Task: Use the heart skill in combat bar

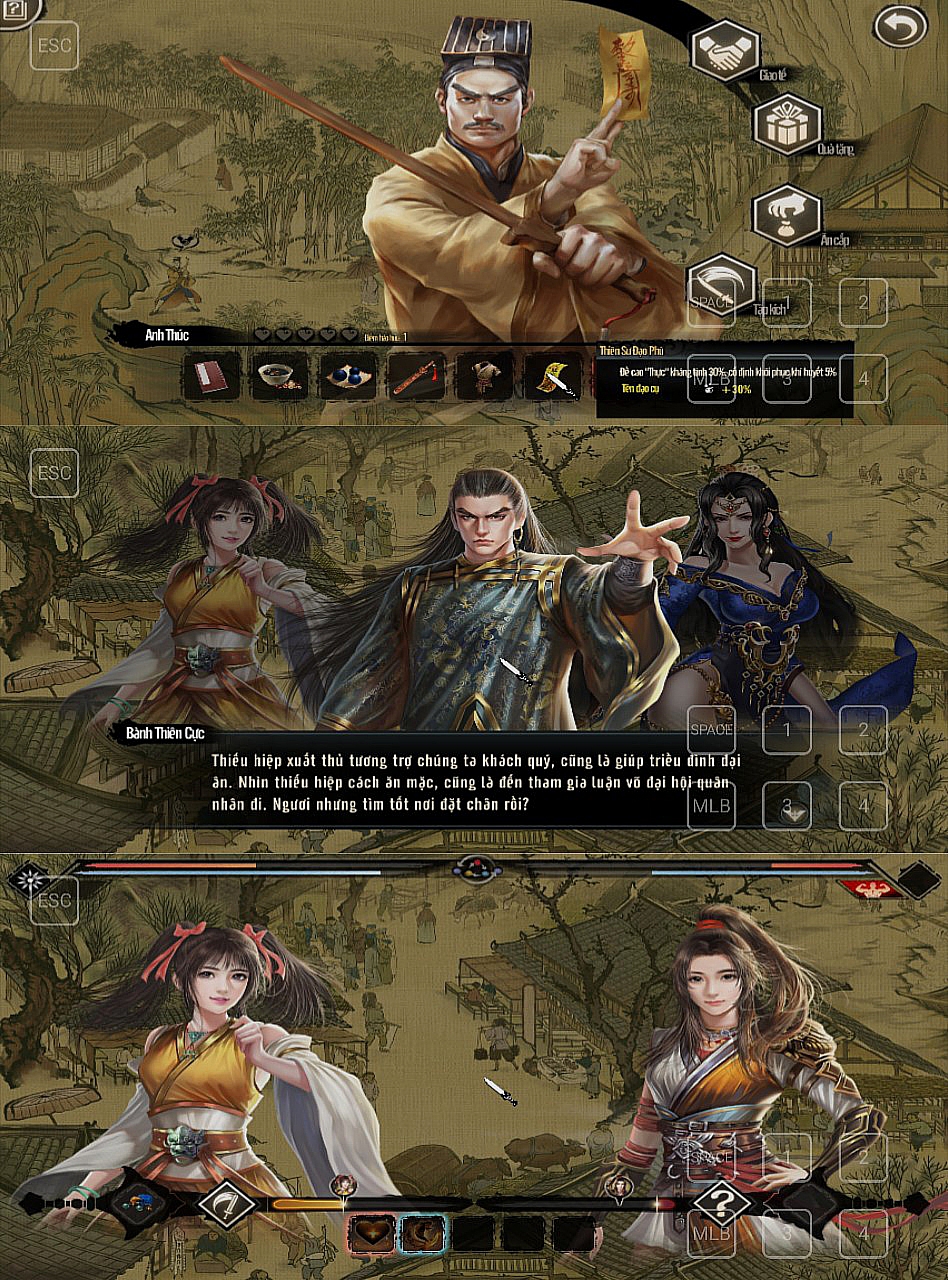Action: (x=371, y=1234)
